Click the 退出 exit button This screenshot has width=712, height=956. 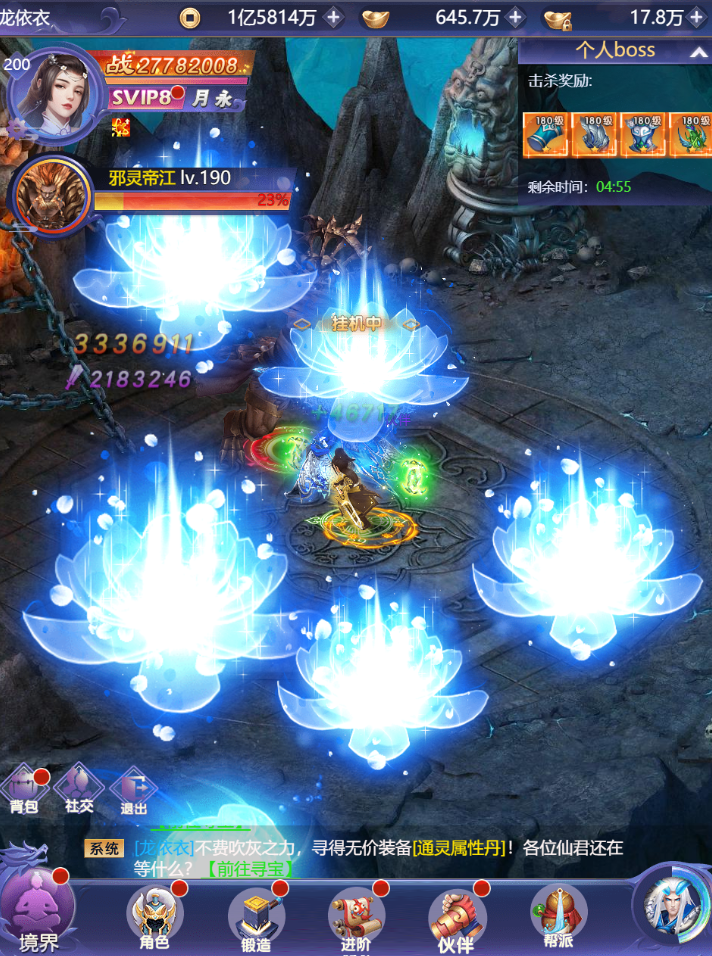click(x=133, y=787)
